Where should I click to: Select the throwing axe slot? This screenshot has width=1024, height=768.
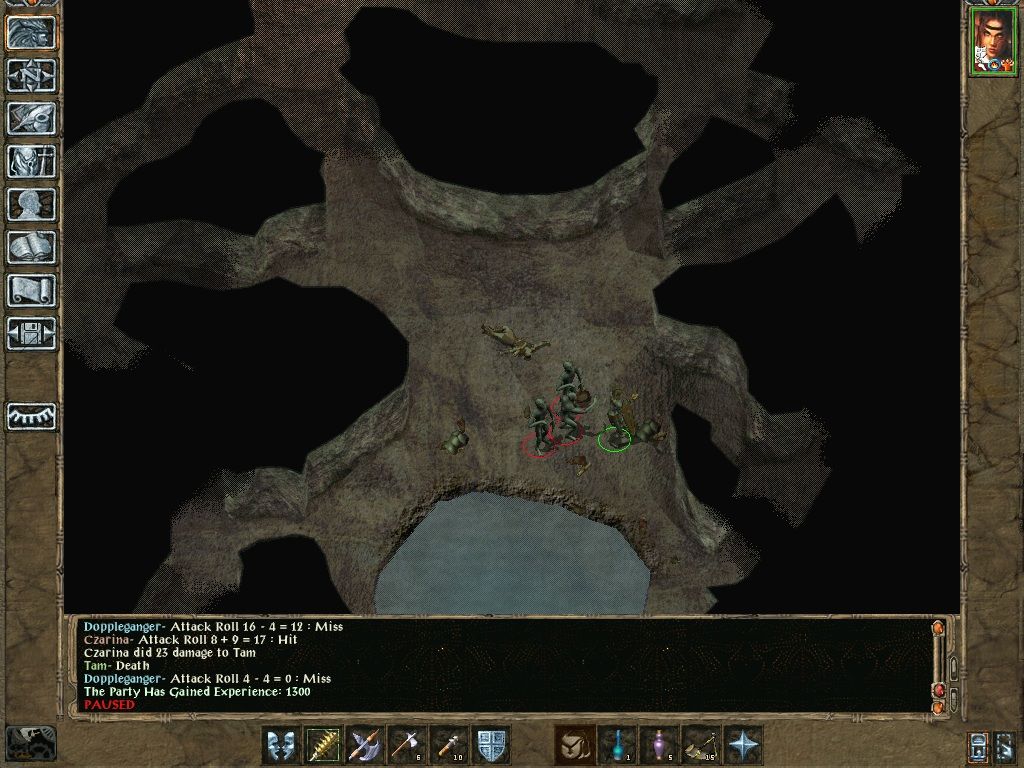[x=408, y=745]
